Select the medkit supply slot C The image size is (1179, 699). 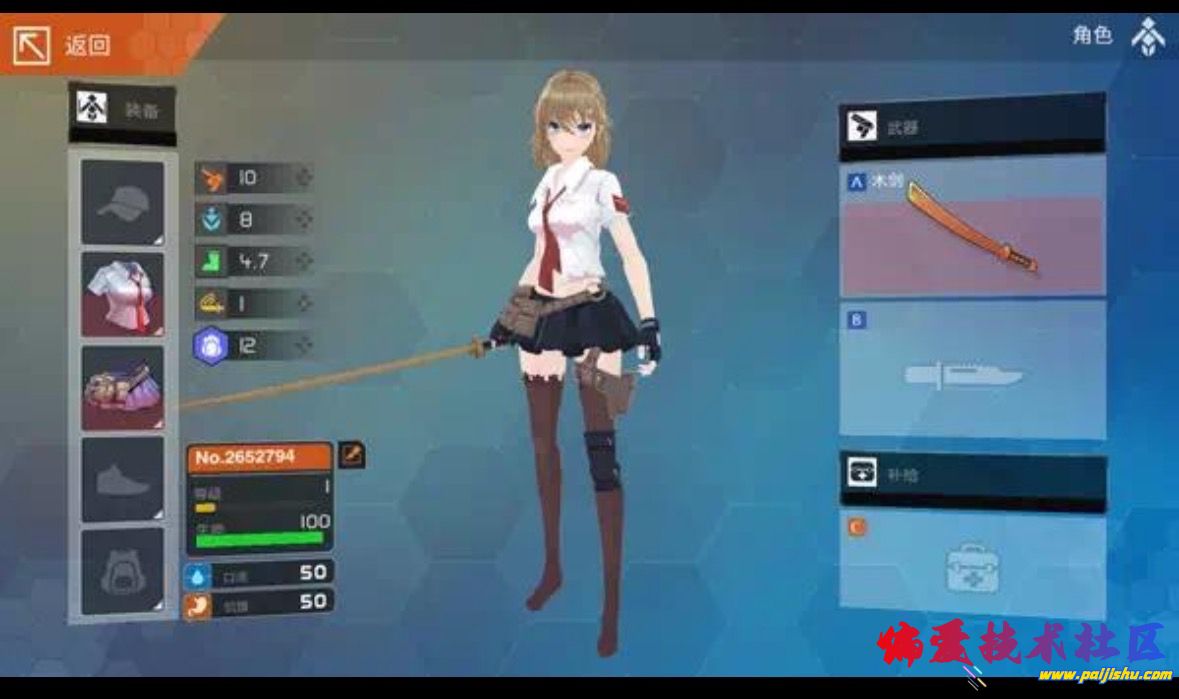(972, 565)
